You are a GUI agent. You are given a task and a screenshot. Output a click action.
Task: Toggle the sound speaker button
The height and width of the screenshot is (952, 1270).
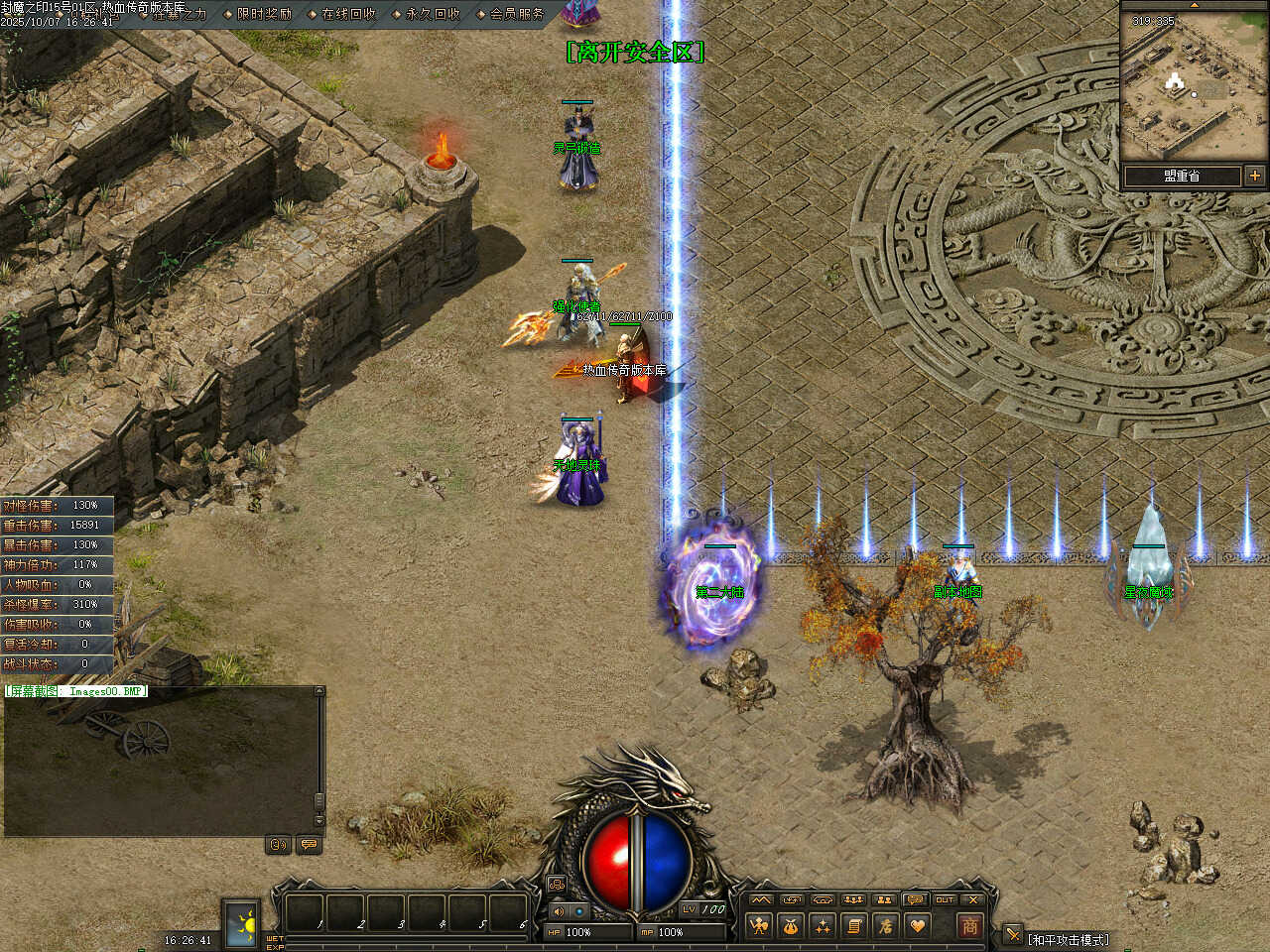[x=558, y=911]
